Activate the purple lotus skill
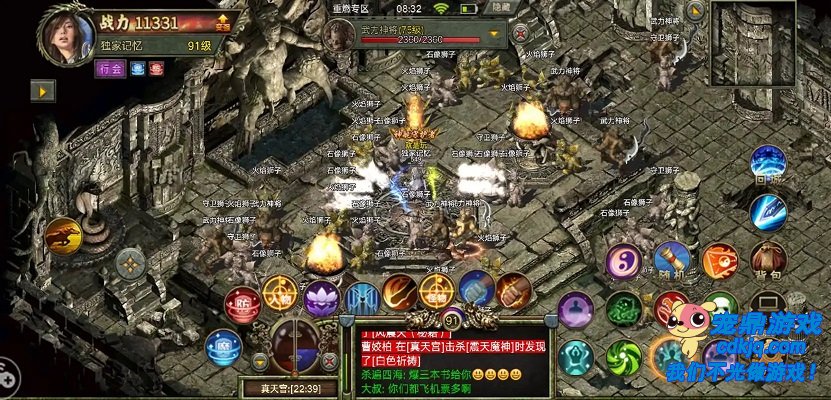This screenshot has width=831, height=400. (322, 297)
